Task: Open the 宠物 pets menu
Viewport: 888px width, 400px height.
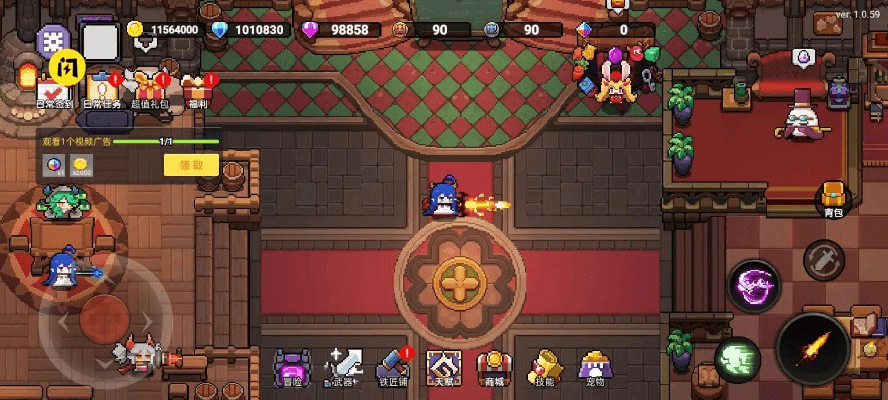Action: [x=596, y=367]
